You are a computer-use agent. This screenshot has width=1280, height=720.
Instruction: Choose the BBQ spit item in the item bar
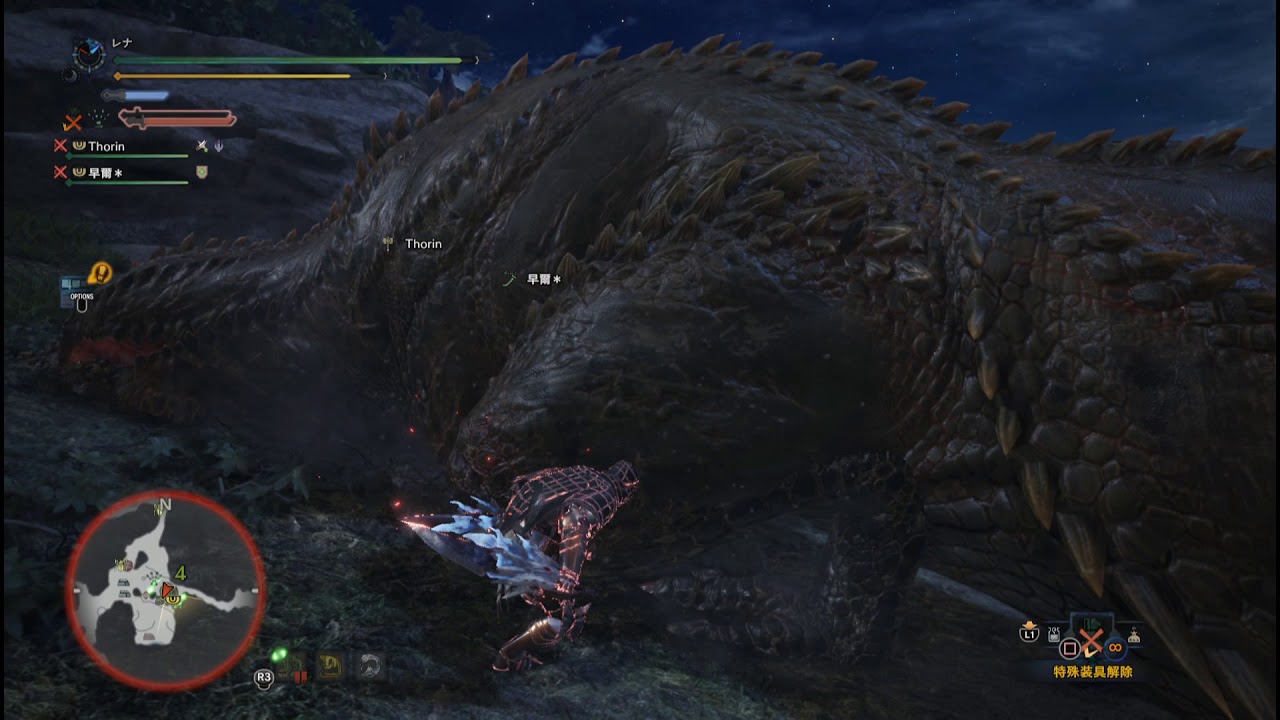pyautogui.click(x=1053, y=633)
